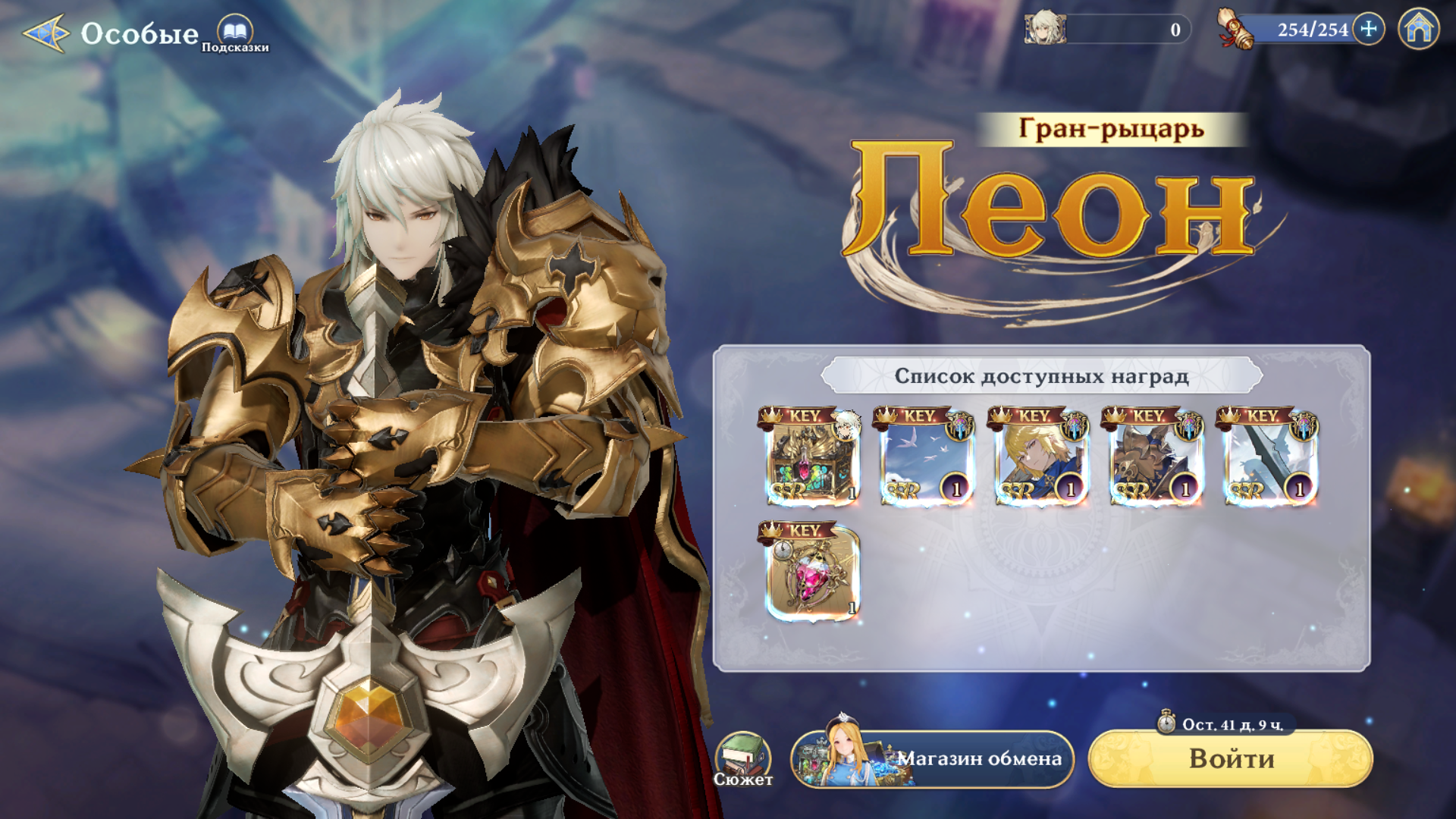The height and width of the screenshot is (819, 1456).
Task: Open the Подсказки hints book
Action: pos(235,33)
